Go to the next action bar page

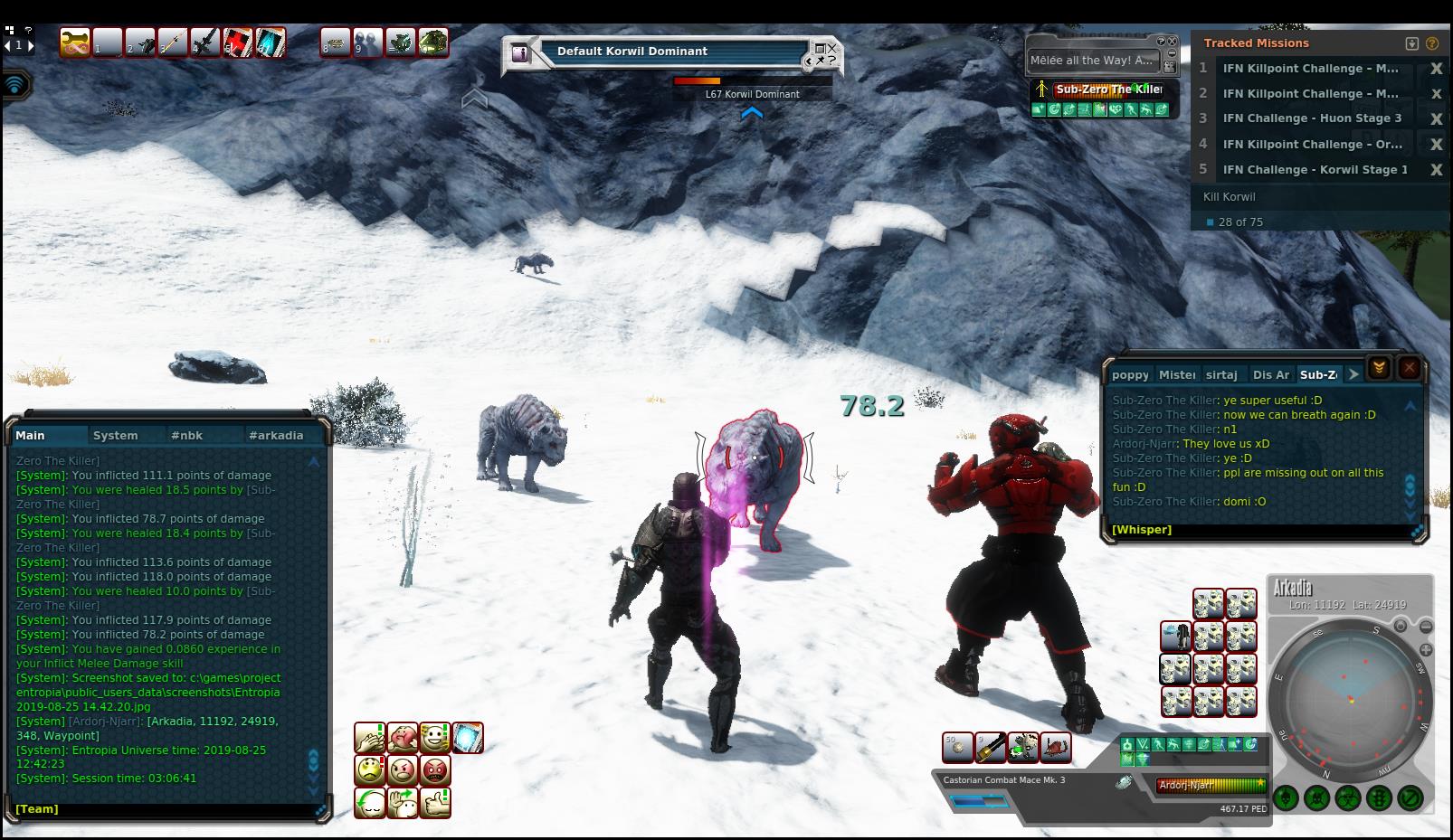[x=31, y=44]
